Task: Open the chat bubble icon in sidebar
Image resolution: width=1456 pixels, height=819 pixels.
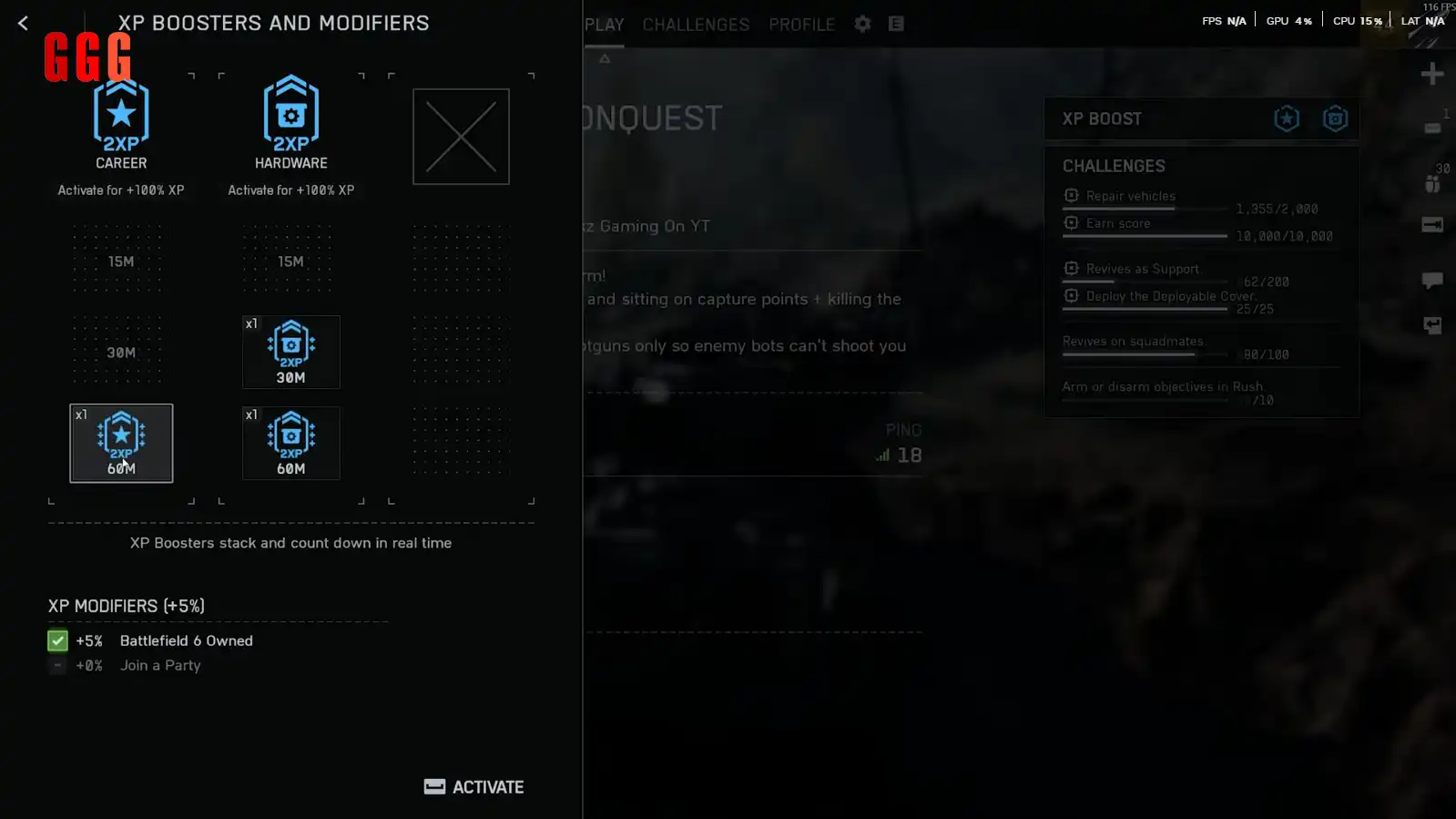Action: pyautogui.click(x=1431, y=280)
